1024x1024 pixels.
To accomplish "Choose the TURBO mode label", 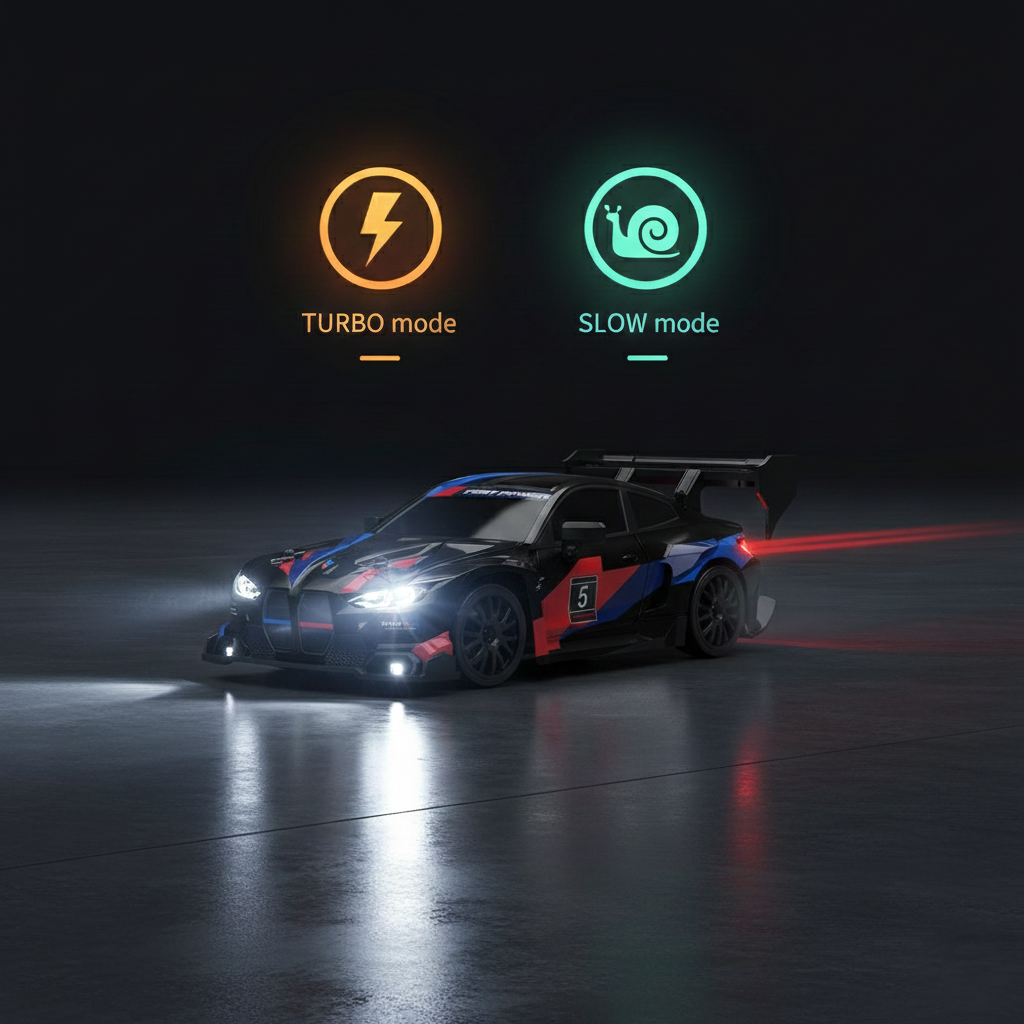I will (x=379, y=323).
